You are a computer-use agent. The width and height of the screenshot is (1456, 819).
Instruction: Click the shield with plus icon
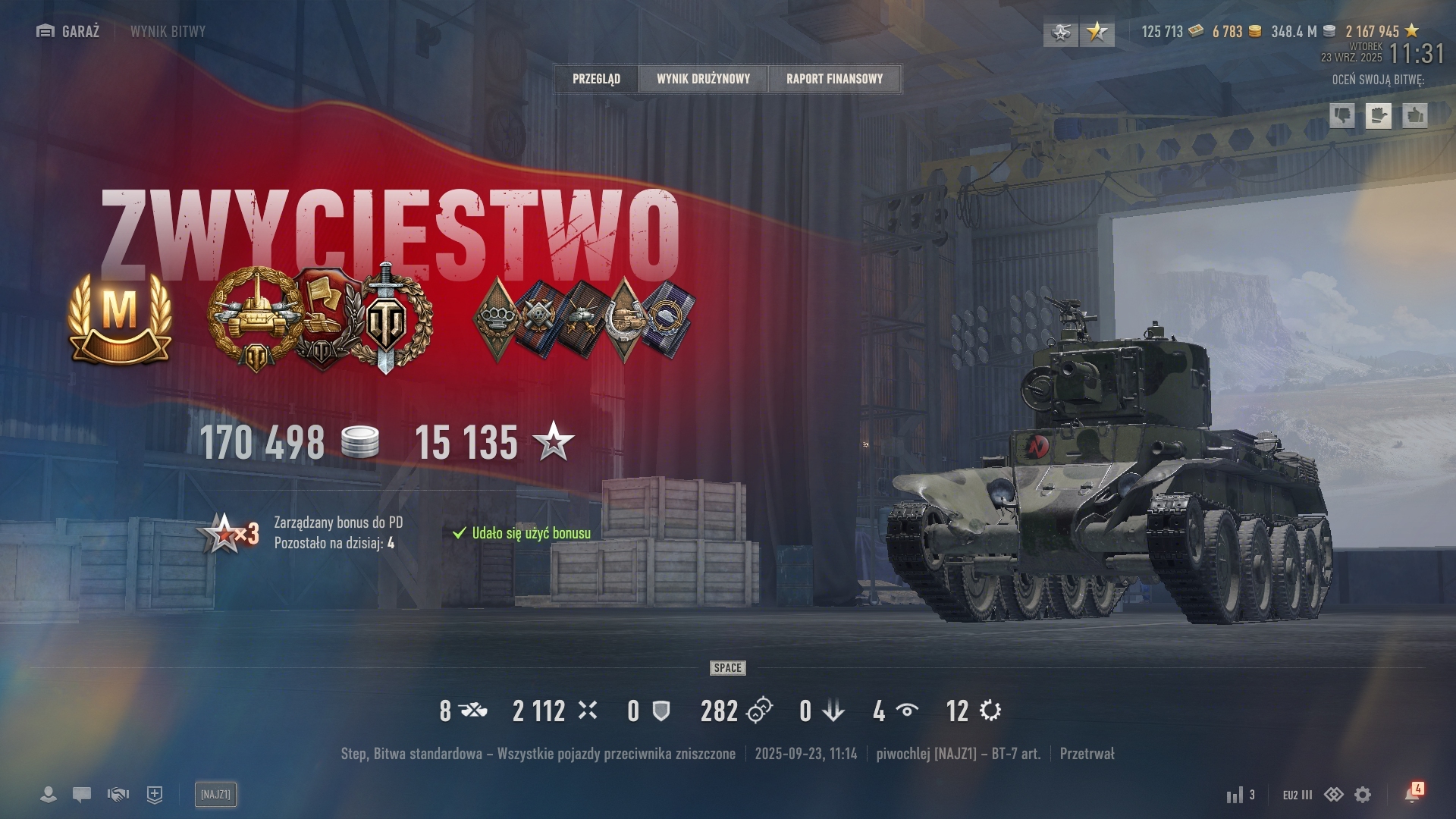[155, 795]
